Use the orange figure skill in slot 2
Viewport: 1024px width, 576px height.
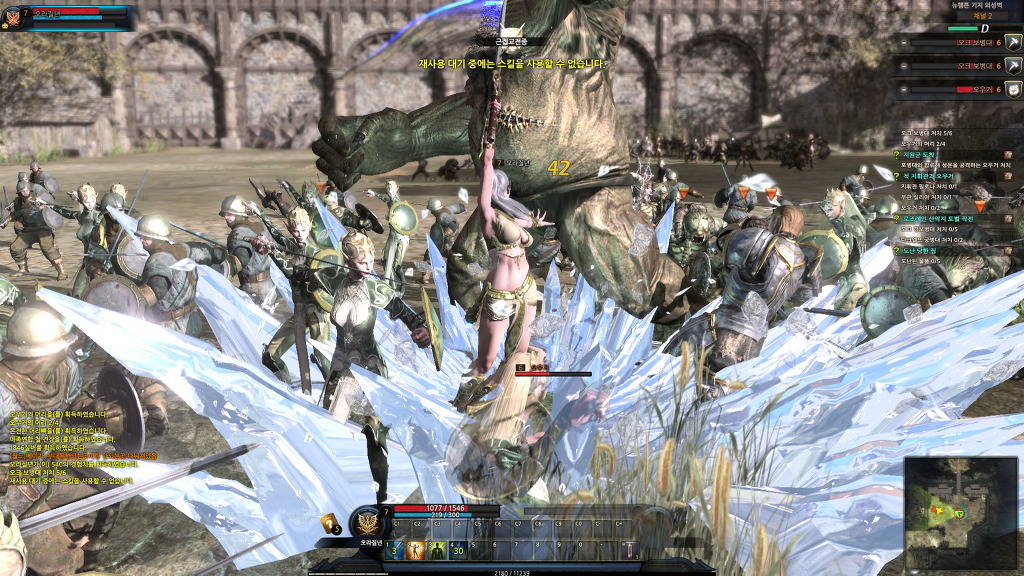point(417,550)
